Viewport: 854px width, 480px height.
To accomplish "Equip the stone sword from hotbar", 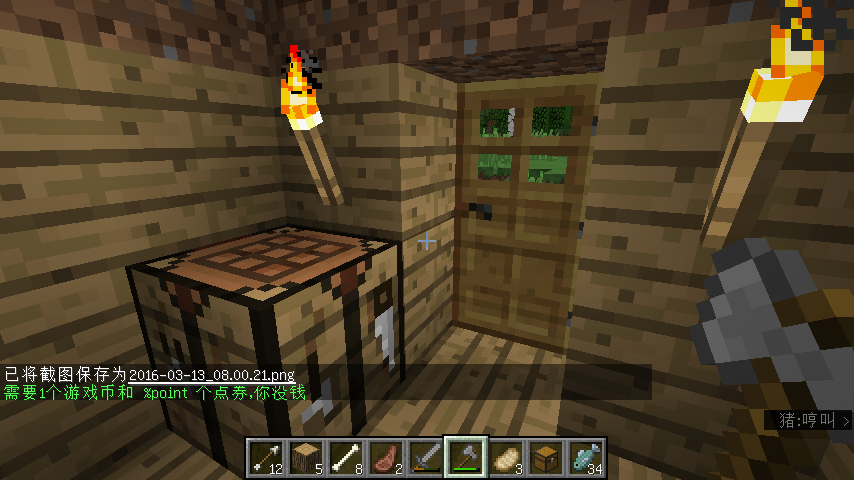I will 426,457.
